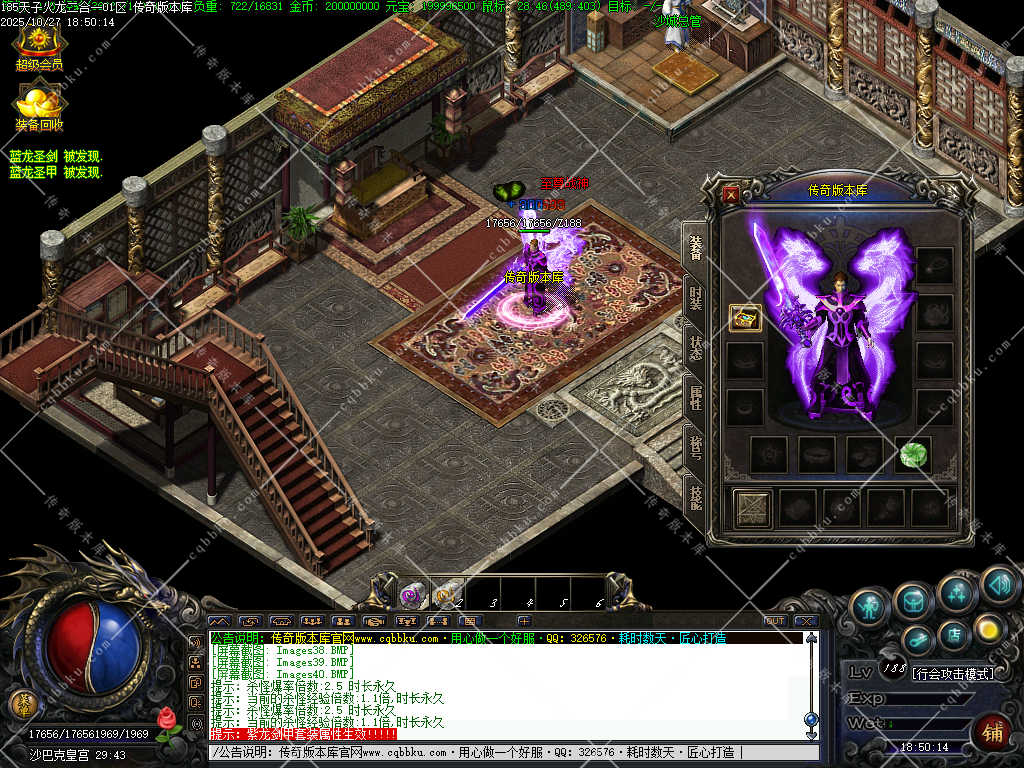Select the 称号 (Title) tab
Image resolution: width=1024 pixels, height=768 pixels.
[x=695, y=442]
